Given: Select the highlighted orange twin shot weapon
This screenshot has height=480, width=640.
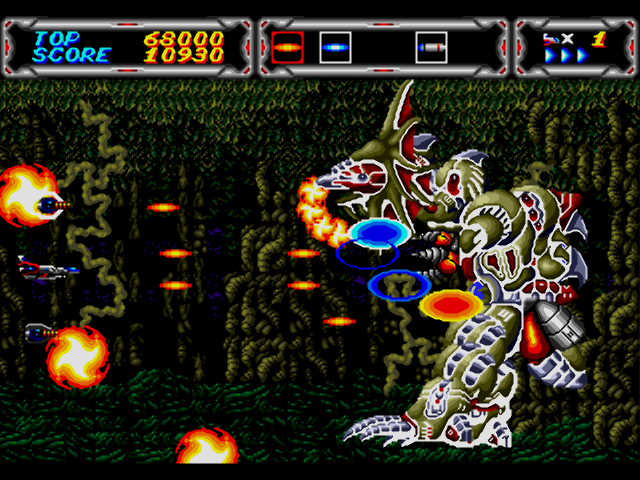Looking at the screenshot, I should click(287, 46).
